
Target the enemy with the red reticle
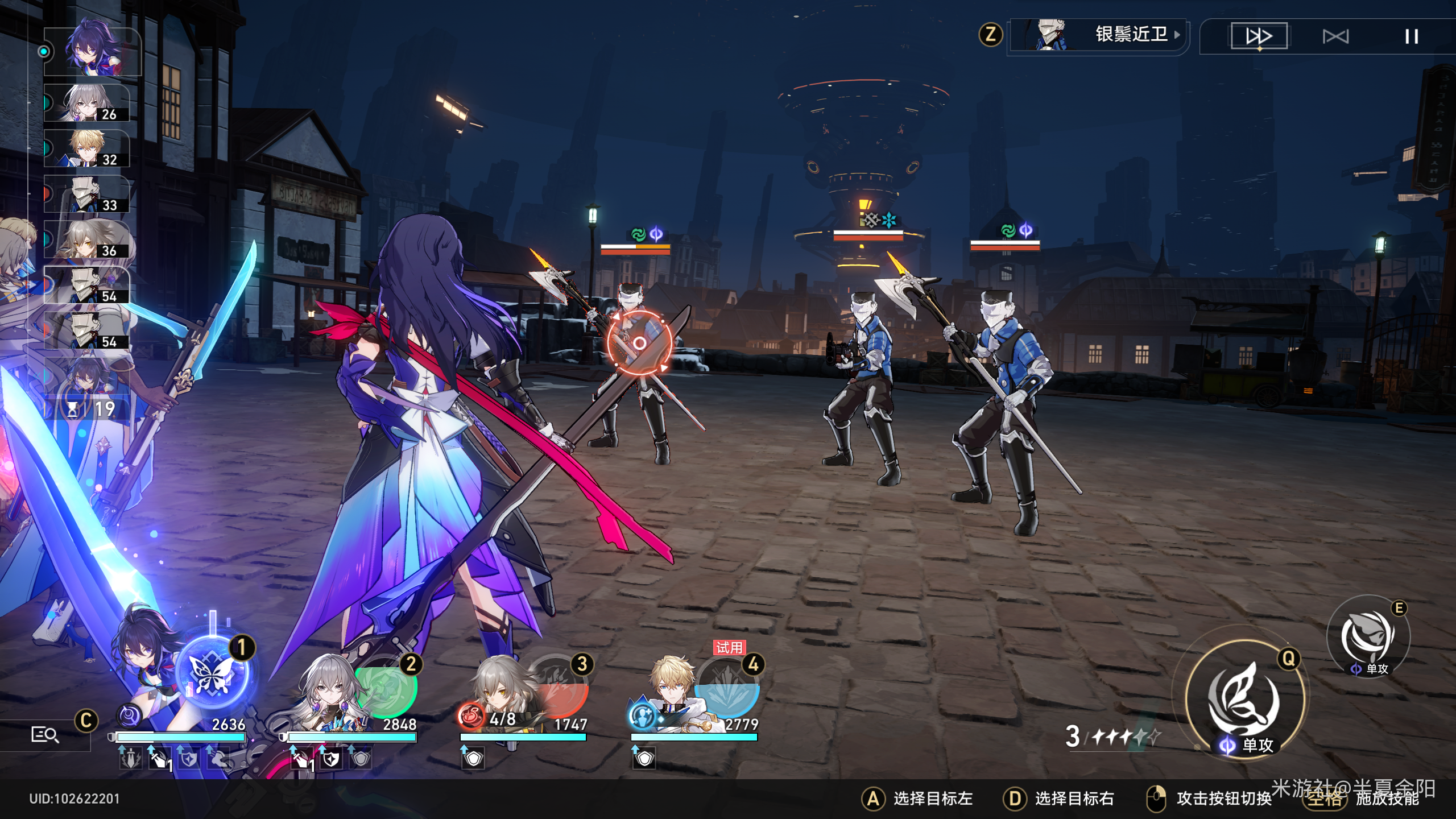click(639, 343)
